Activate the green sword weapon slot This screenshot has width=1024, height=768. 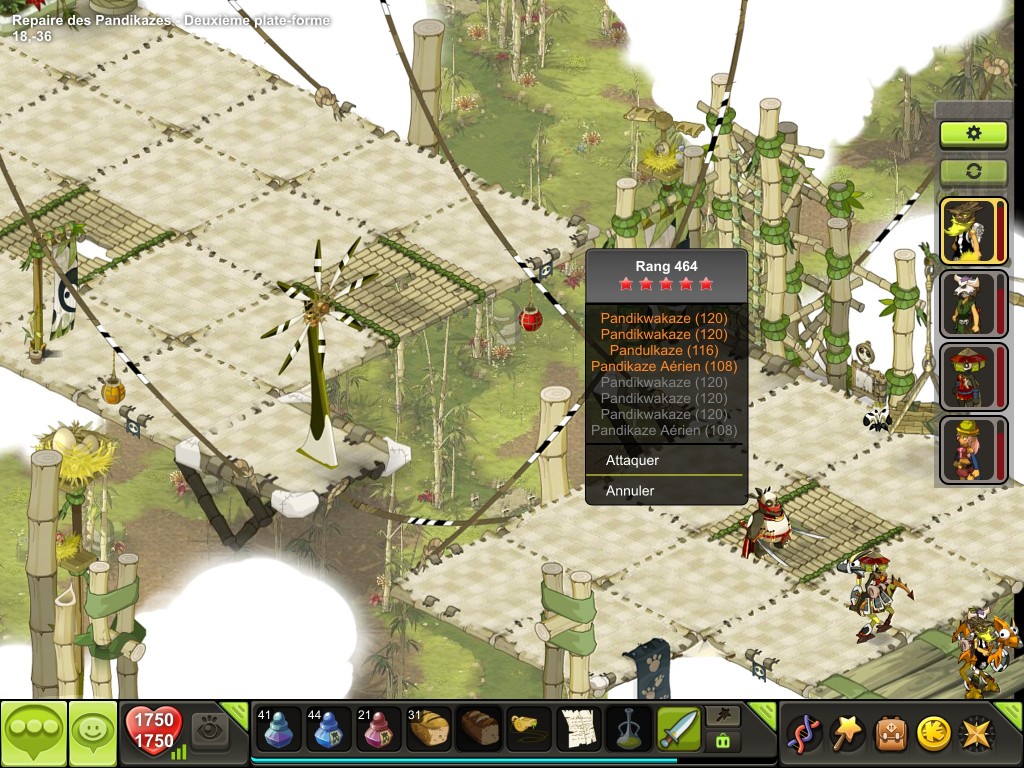[677, 730]
